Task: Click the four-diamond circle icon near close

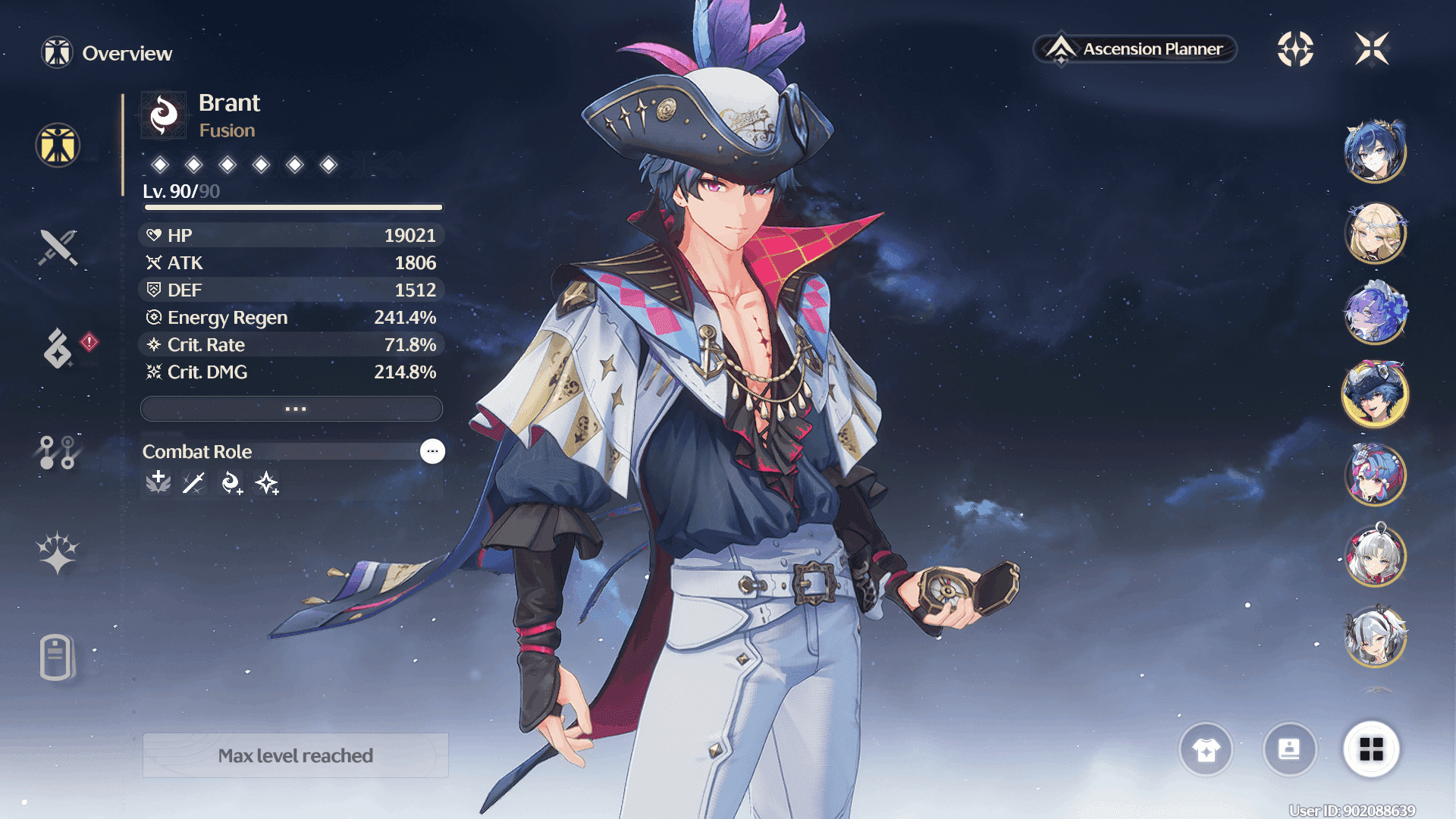Action: 1295,49
